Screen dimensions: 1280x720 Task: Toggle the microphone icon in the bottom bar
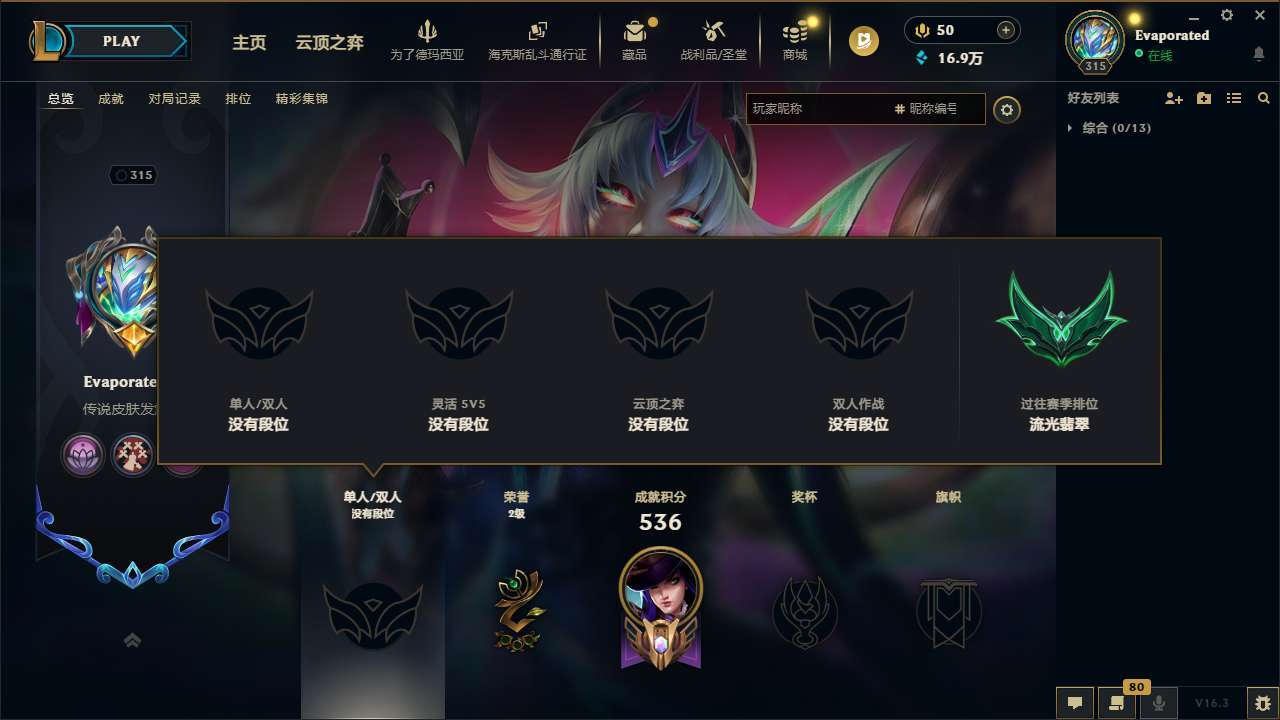[x=1158, y=703]
